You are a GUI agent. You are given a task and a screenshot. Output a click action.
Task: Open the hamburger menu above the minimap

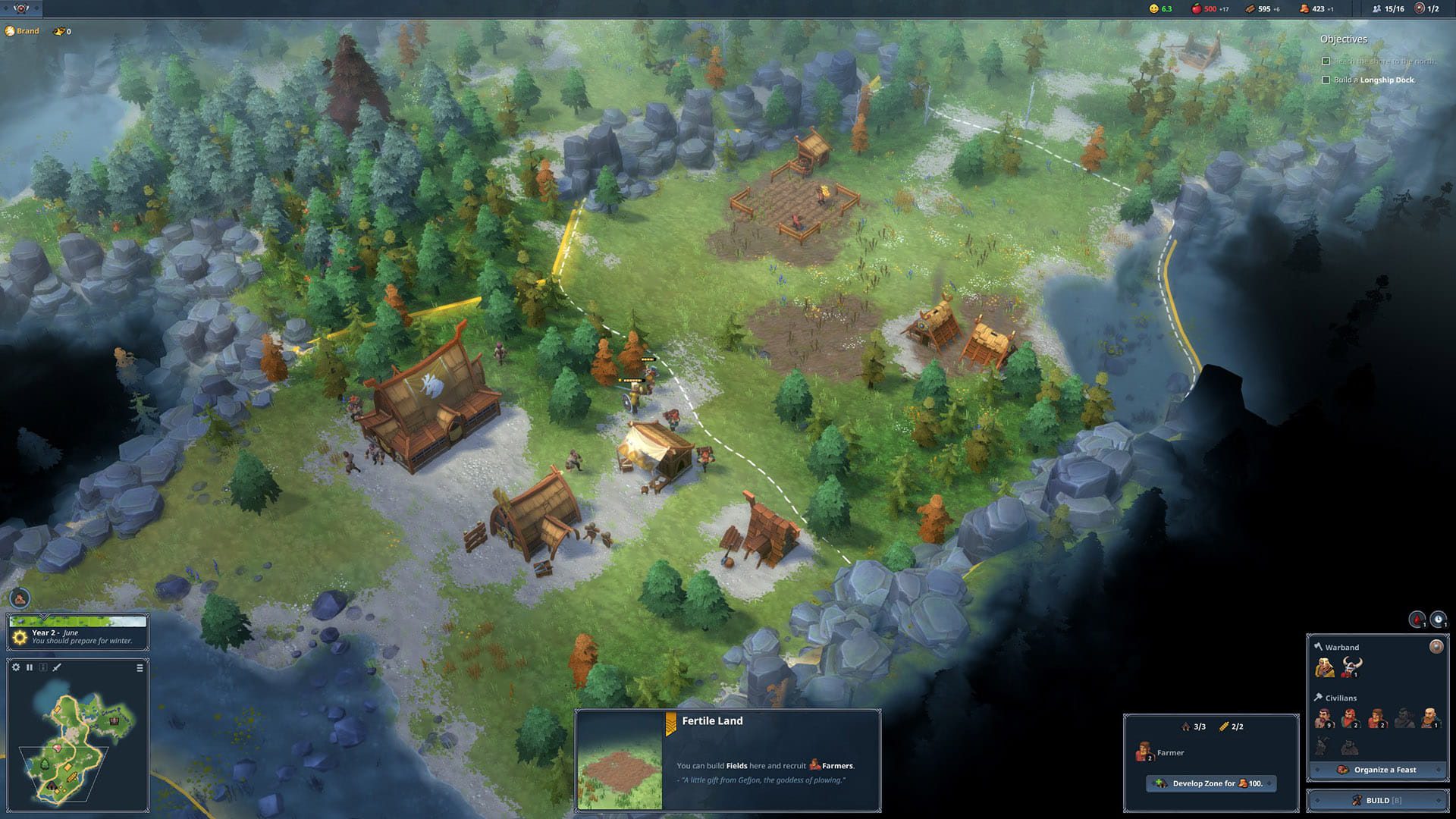140,668
